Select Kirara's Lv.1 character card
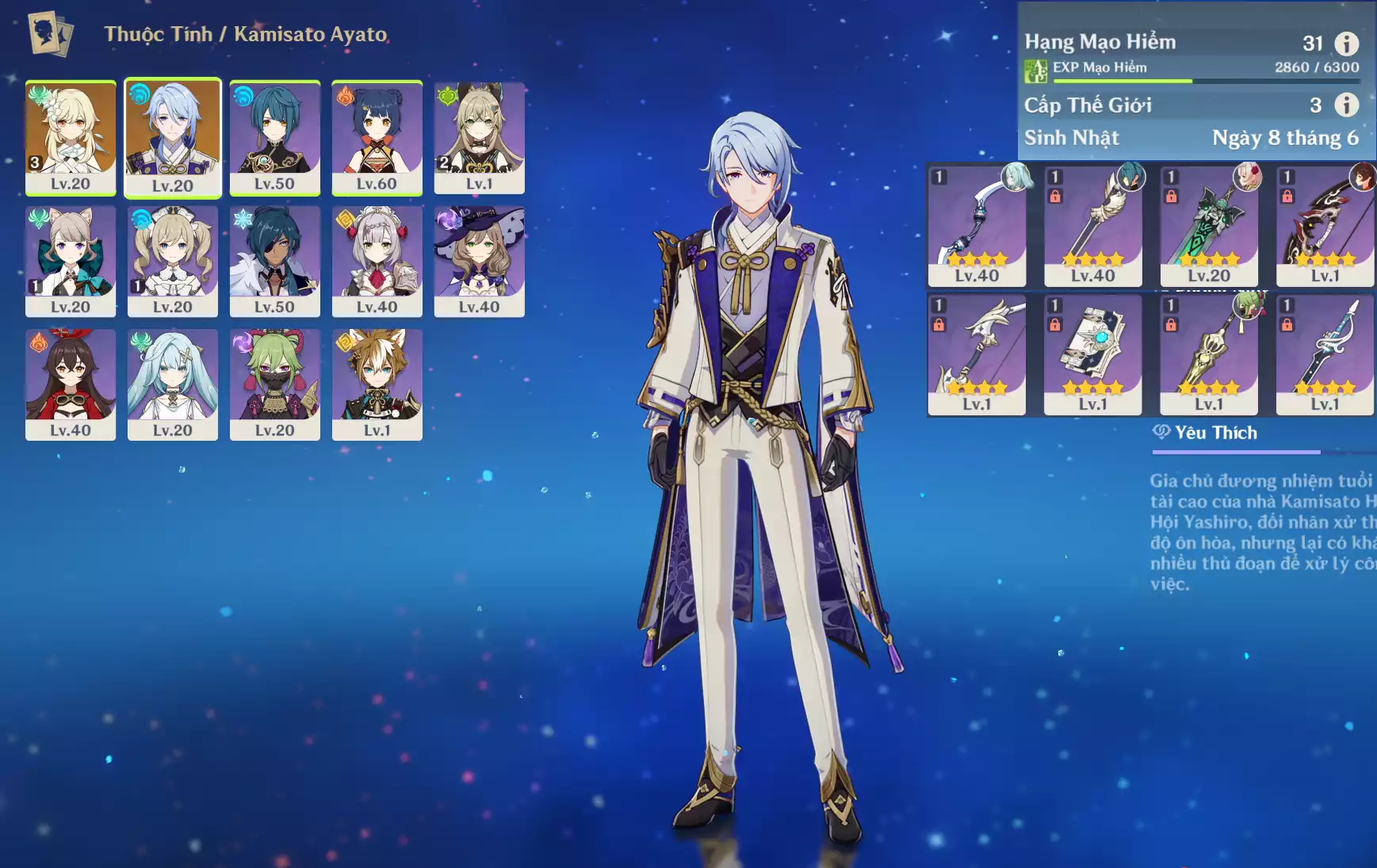Screen dimensions: 1377x868 pos(479,136)
